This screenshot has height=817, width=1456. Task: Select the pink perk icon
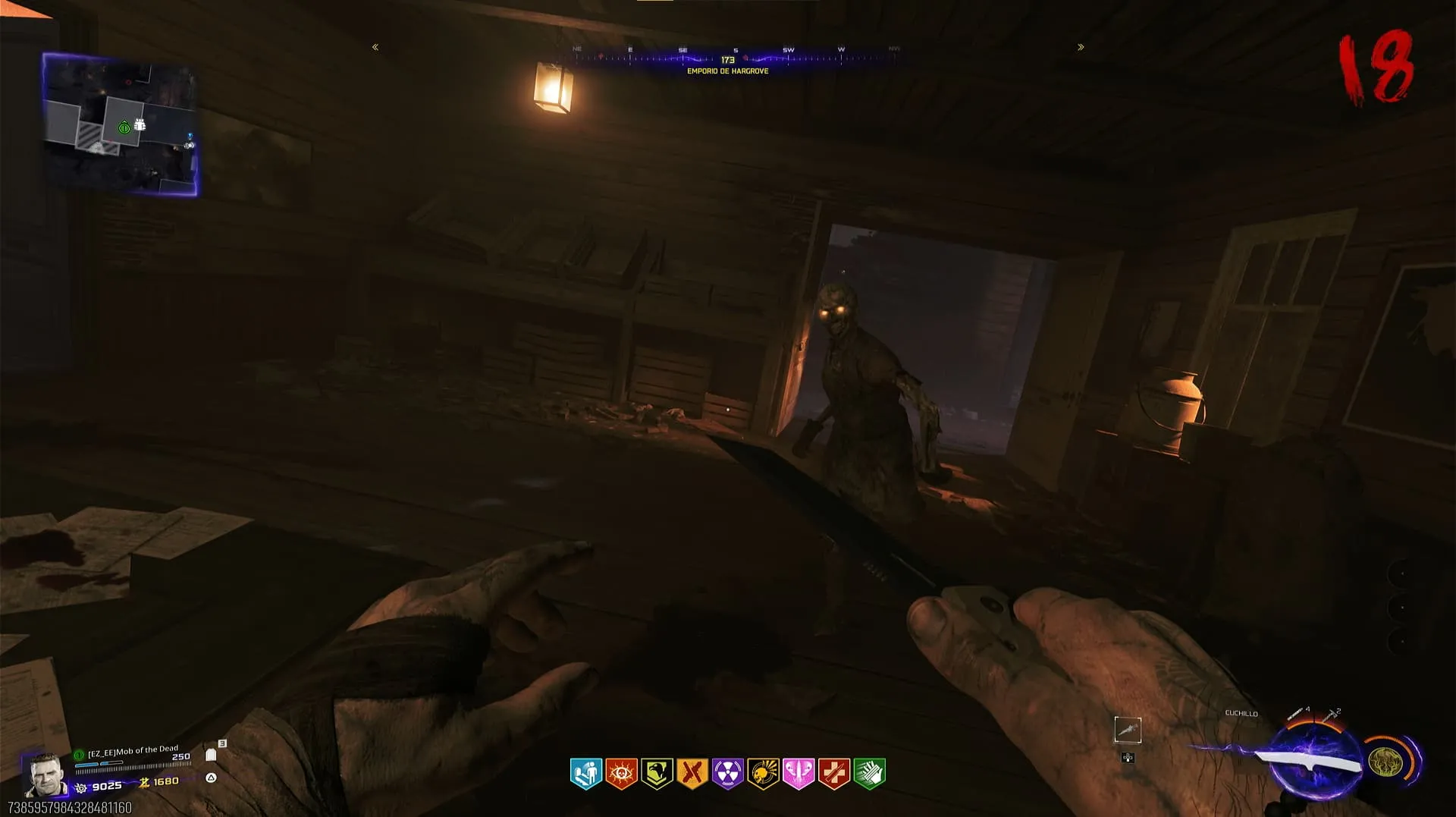799,774
